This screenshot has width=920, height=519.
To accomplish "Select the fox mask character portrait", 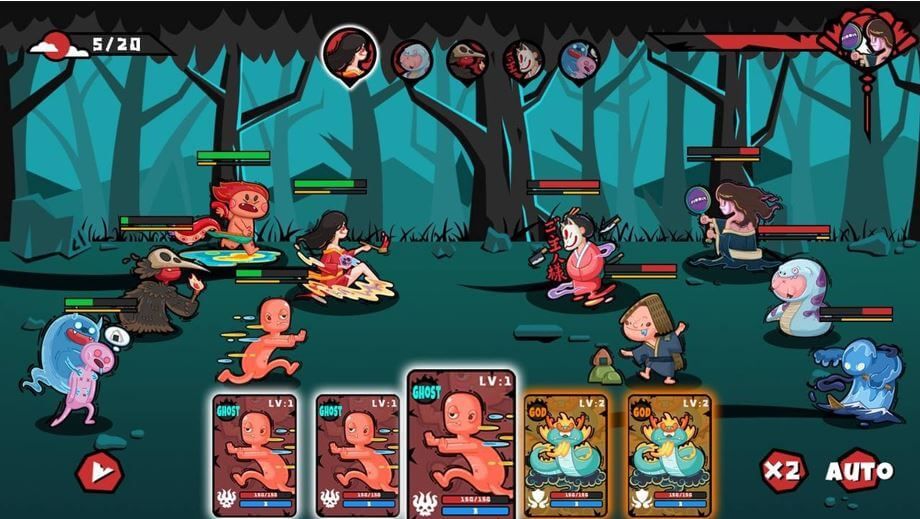I will (x=523, y=60).
